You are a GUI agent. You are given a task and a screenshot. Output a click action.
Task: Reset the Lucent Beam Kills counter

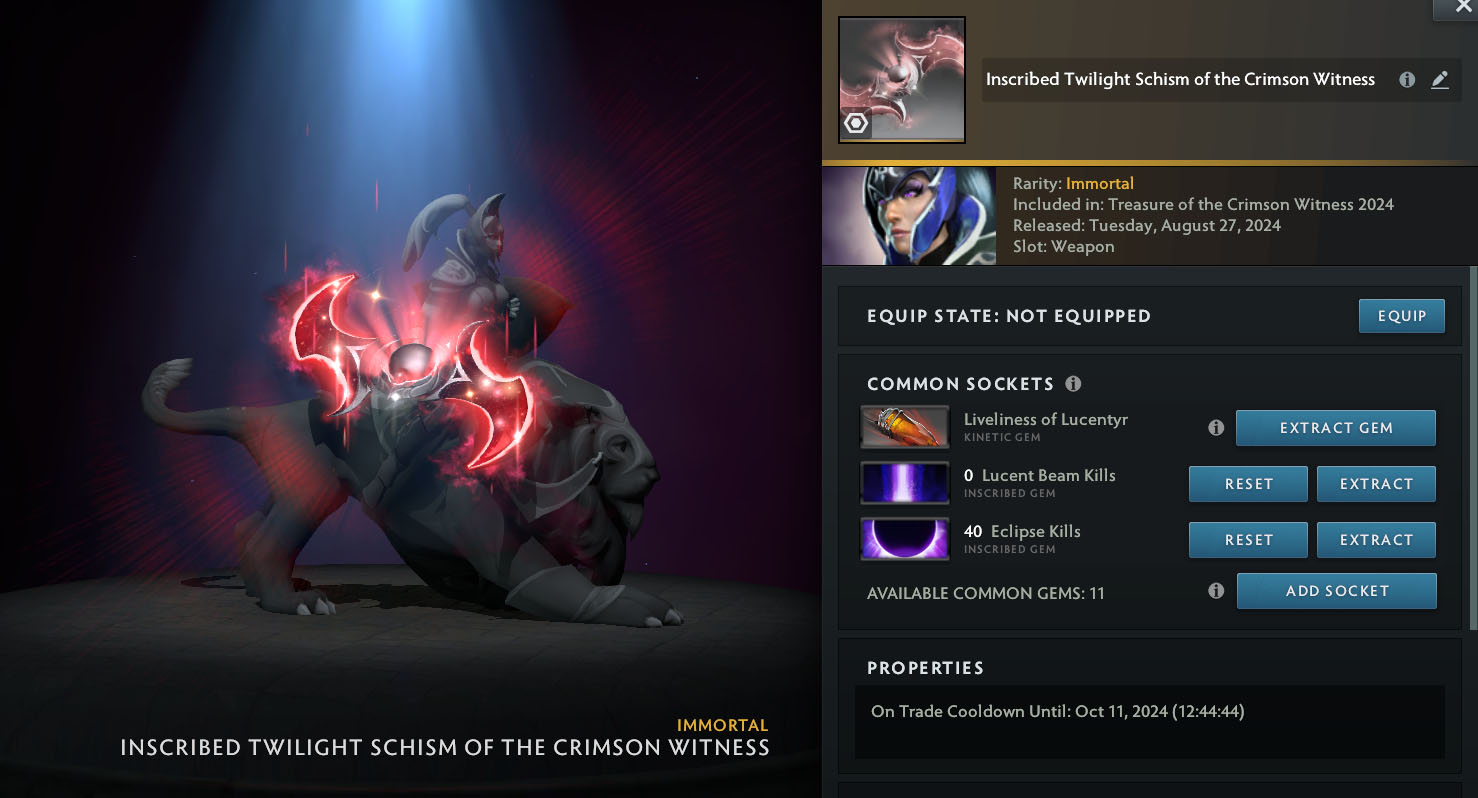click(x=1248, y=484)
